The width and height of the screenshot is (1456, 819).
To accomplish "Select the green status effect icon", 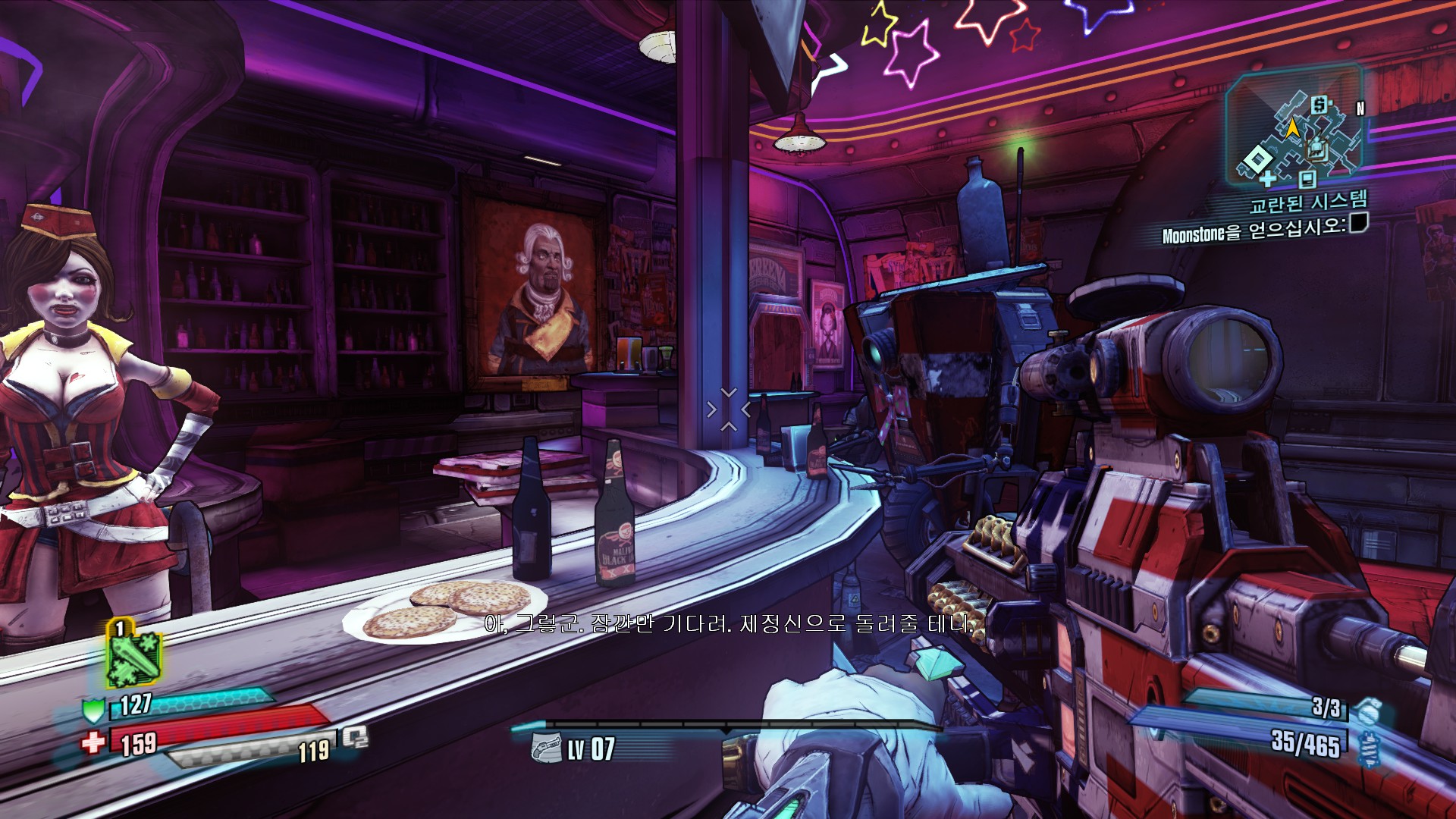I will [x=133, y=655].
